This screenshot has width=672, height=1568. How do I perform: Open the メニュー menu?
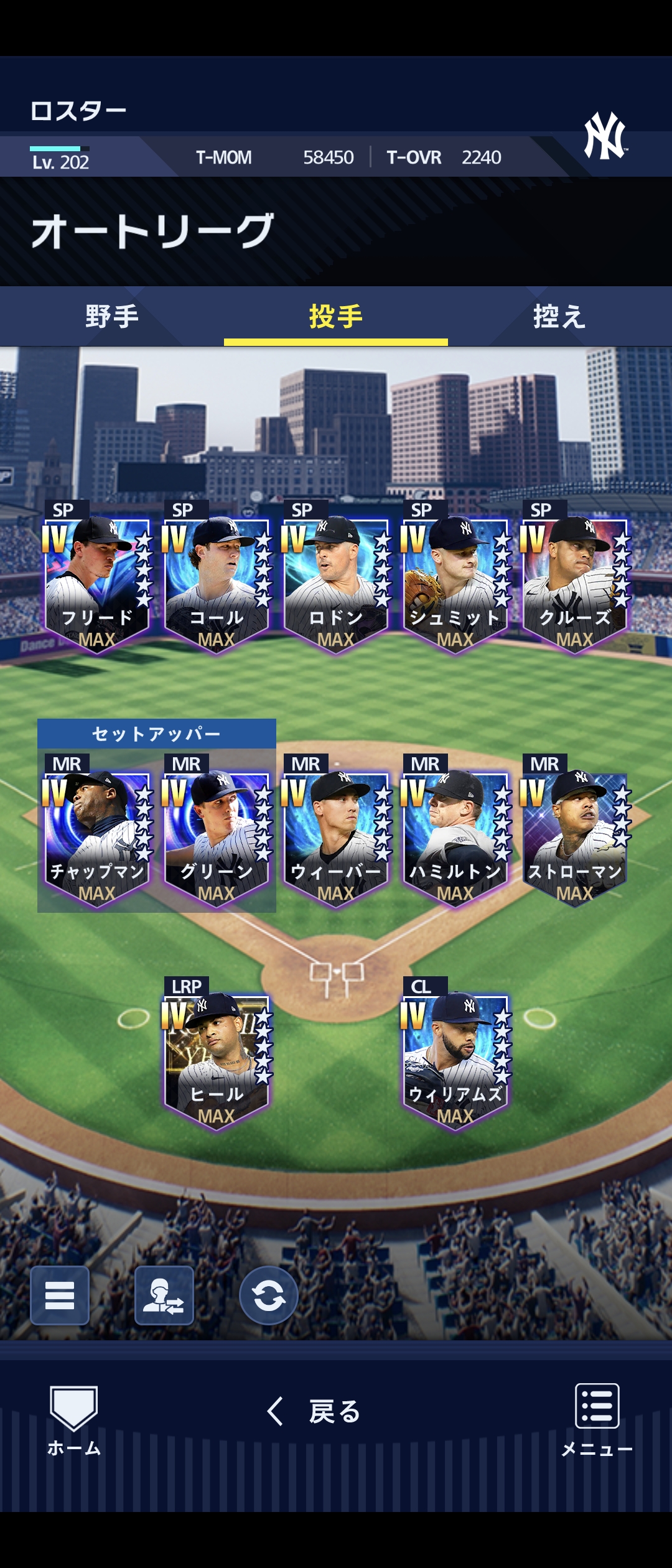click(x=597, y=1420)
